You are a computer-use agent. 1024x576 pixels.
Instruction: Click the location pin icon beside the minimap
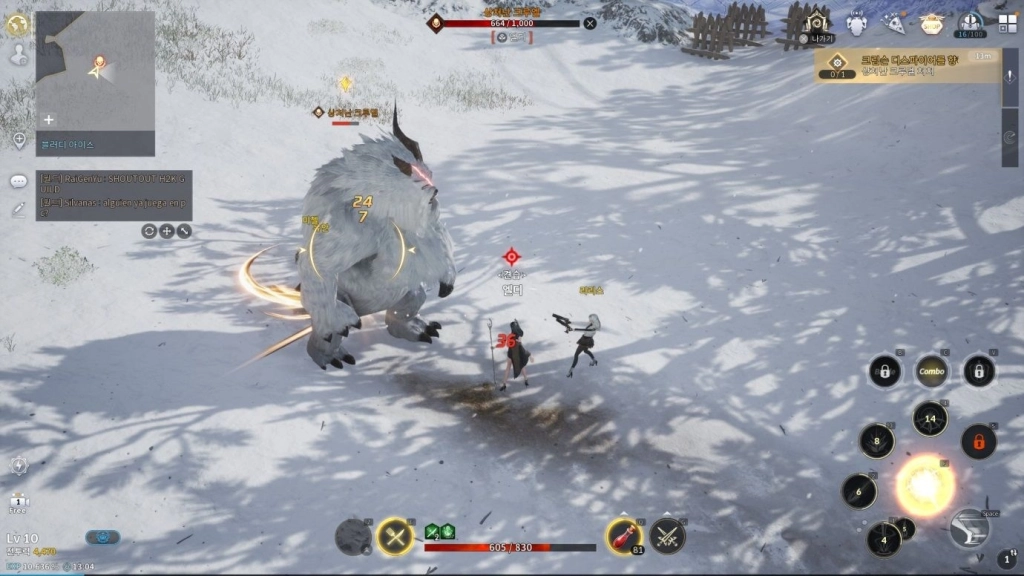pos(19,140)
